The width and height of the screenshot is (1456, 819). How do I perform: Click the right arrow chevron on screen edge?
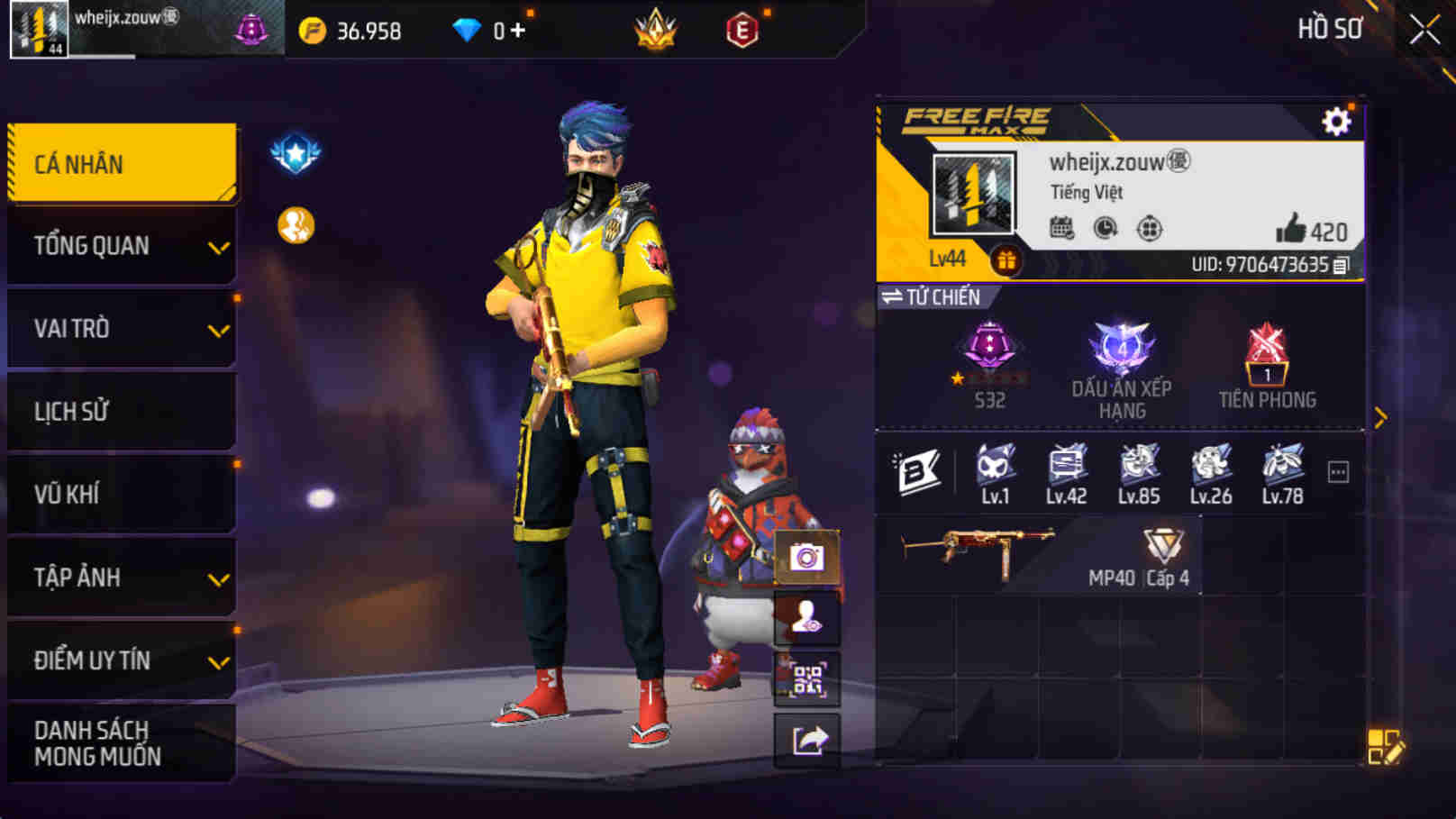tap(1380, 415)
